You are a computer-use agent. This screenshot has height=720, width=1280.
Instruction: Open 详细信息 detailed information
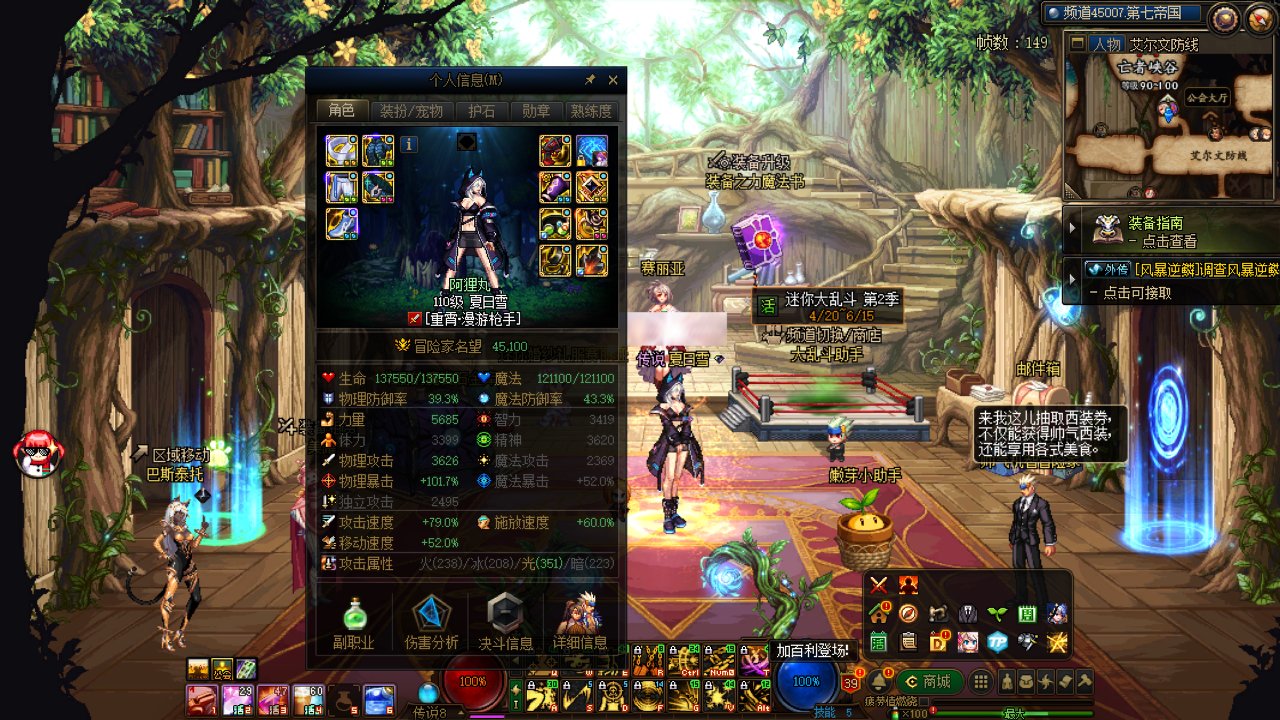click(x=580, y=623)
